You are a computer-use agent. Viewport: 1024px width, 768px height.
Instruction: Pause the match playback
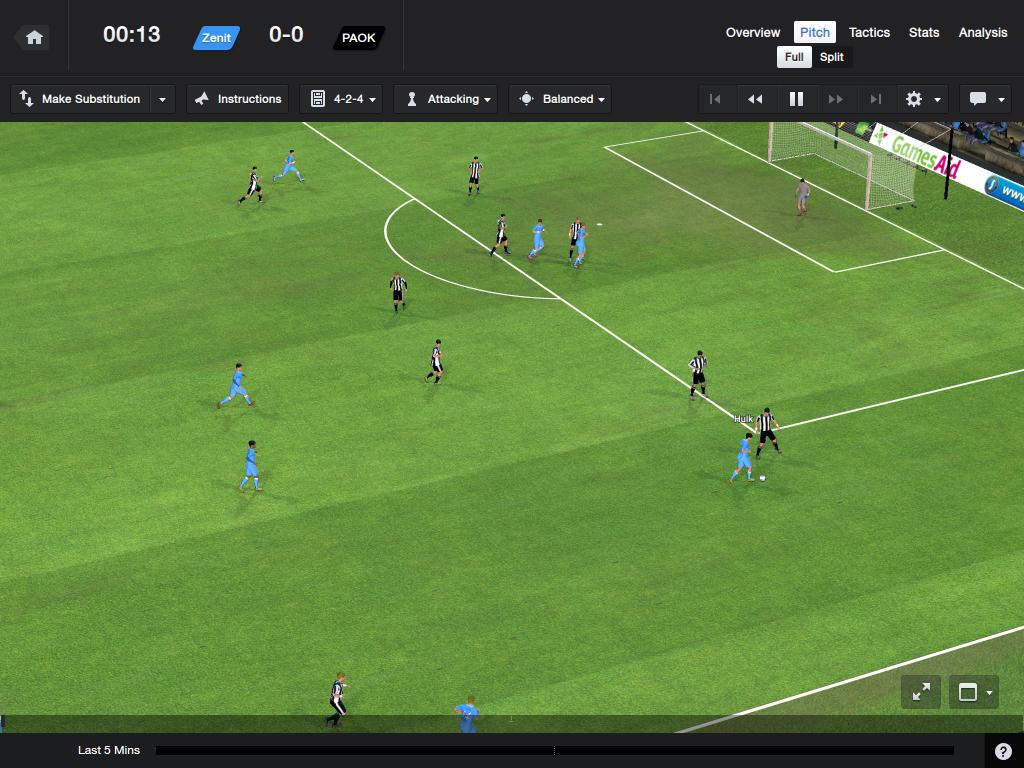(x=796, y=99)
